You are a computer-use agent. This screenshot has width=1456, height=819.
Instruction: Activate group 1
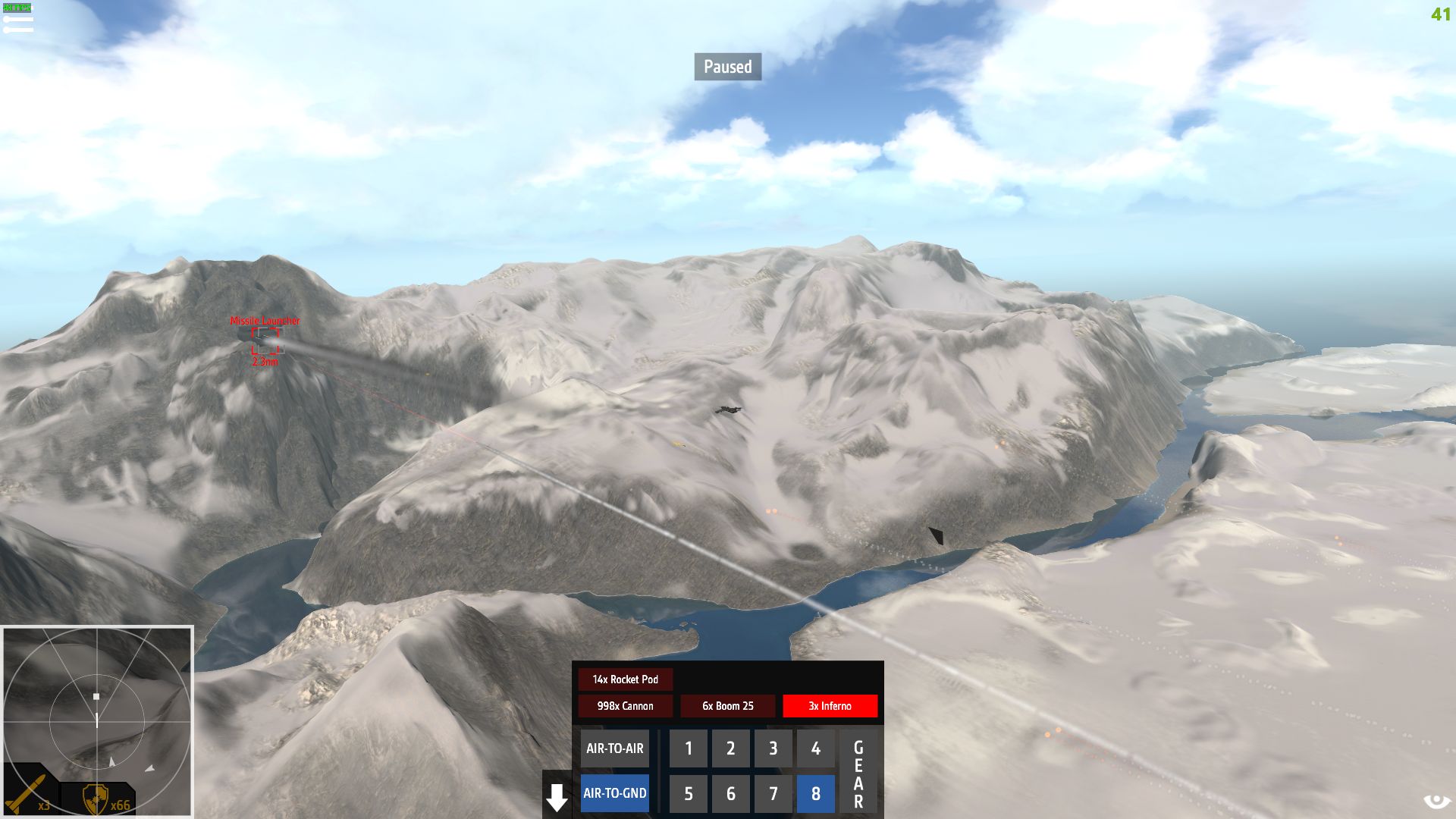tap(688, 748)
